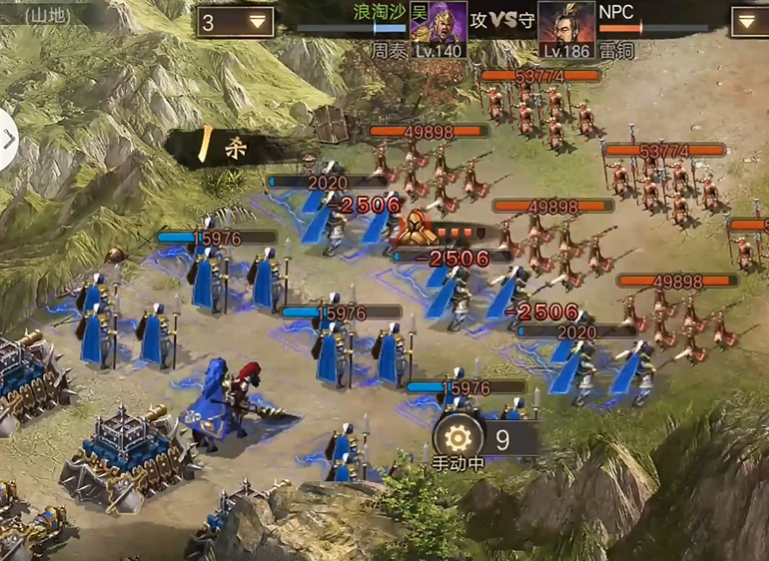Select attacker general 周泰 portrait

click(x=438, y=23)
